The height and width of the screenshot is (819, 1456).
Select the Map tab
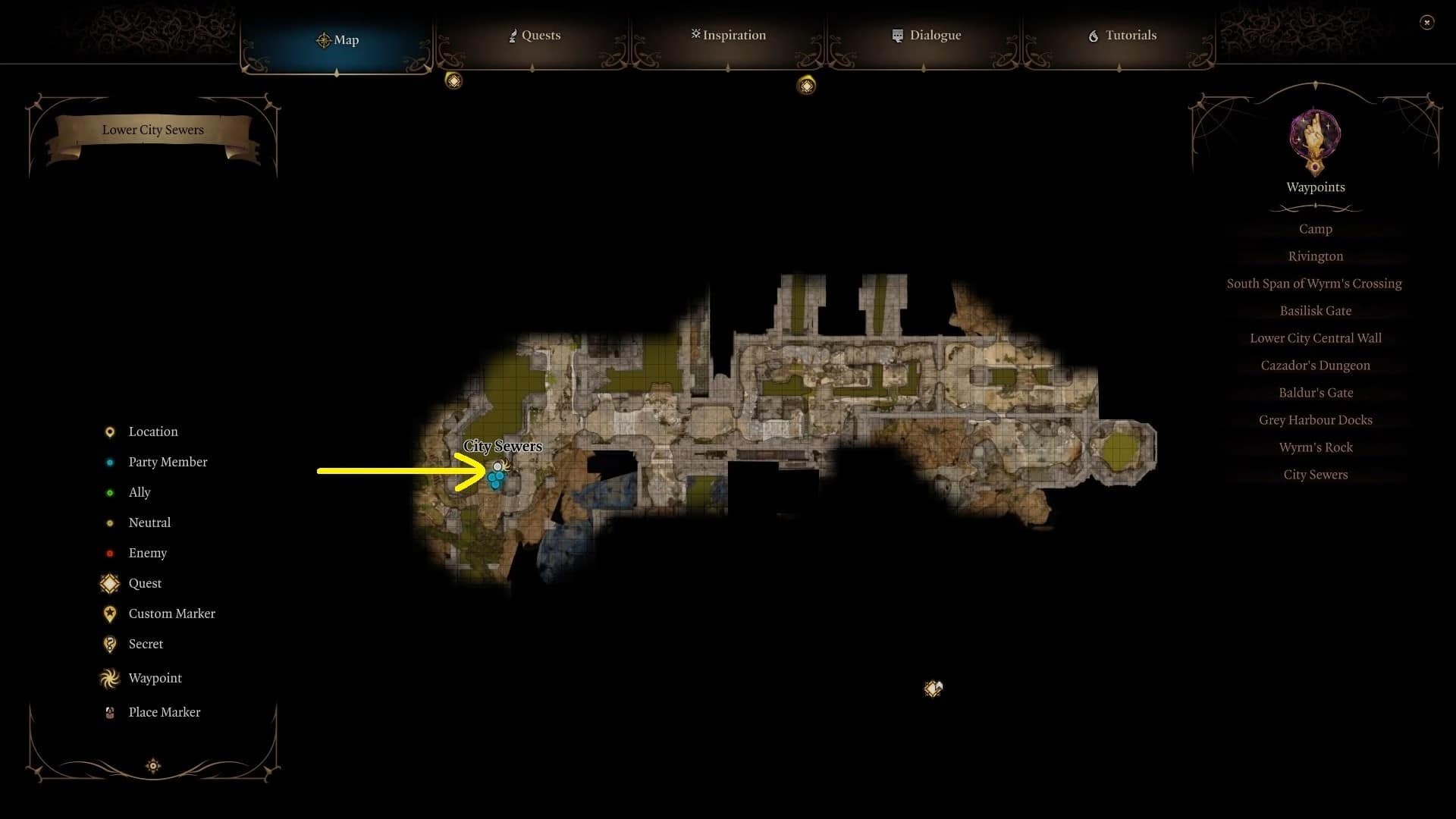pos(337,40)
